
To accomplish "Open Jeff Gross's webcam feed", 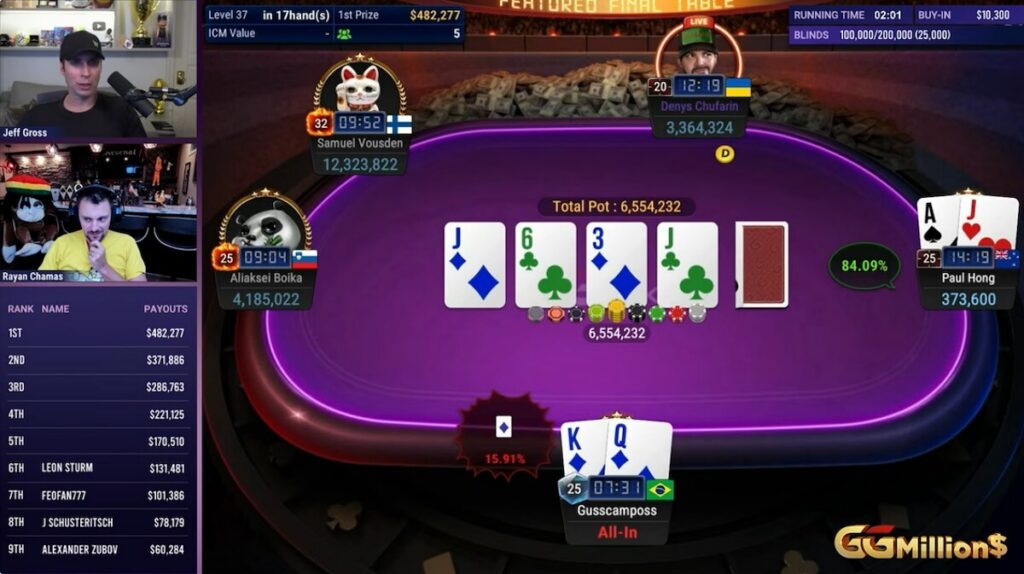I will [98, 70].
